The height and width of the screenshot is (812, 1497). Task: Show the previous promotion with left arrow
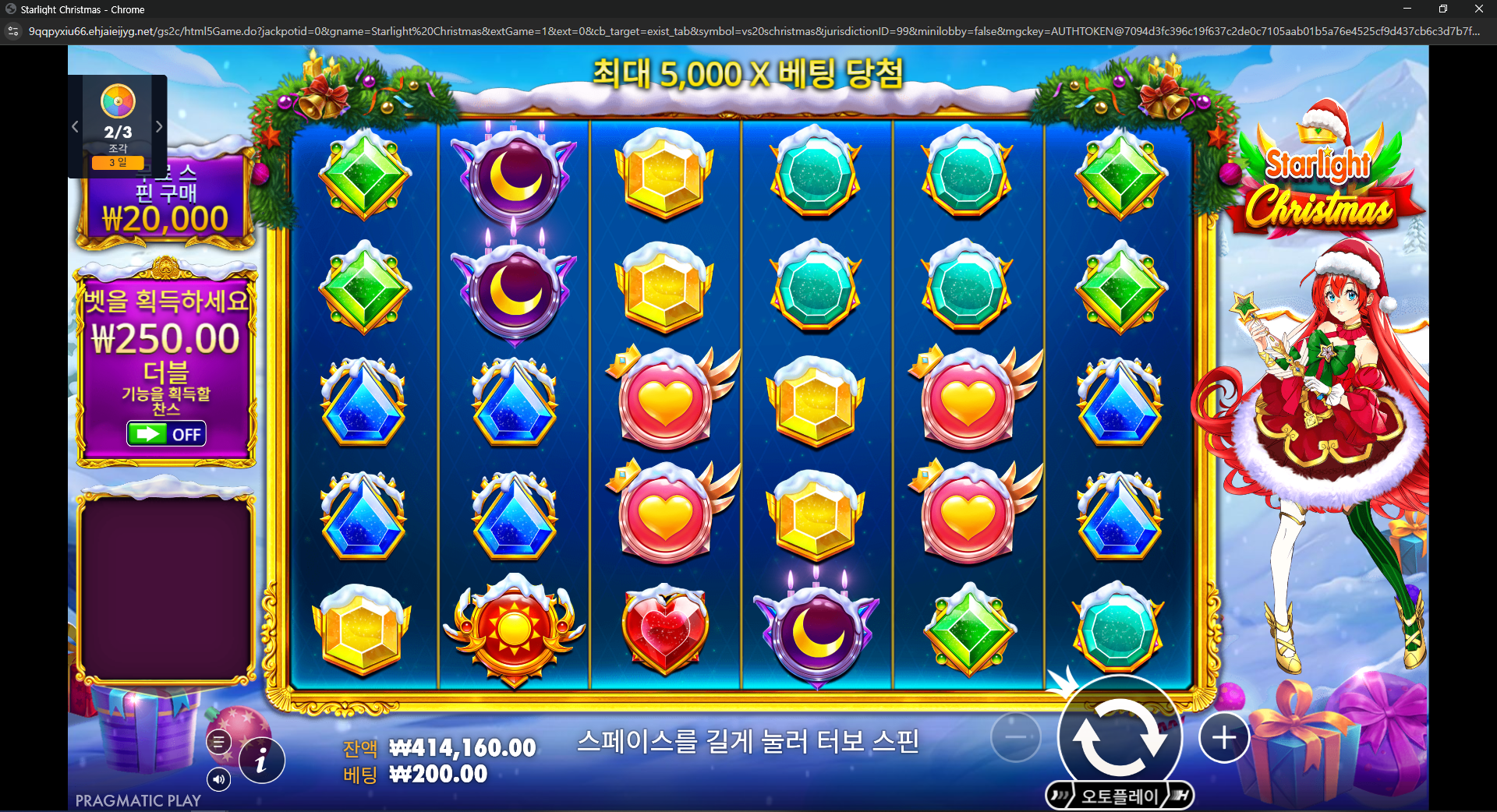click(x=75, y=126)
